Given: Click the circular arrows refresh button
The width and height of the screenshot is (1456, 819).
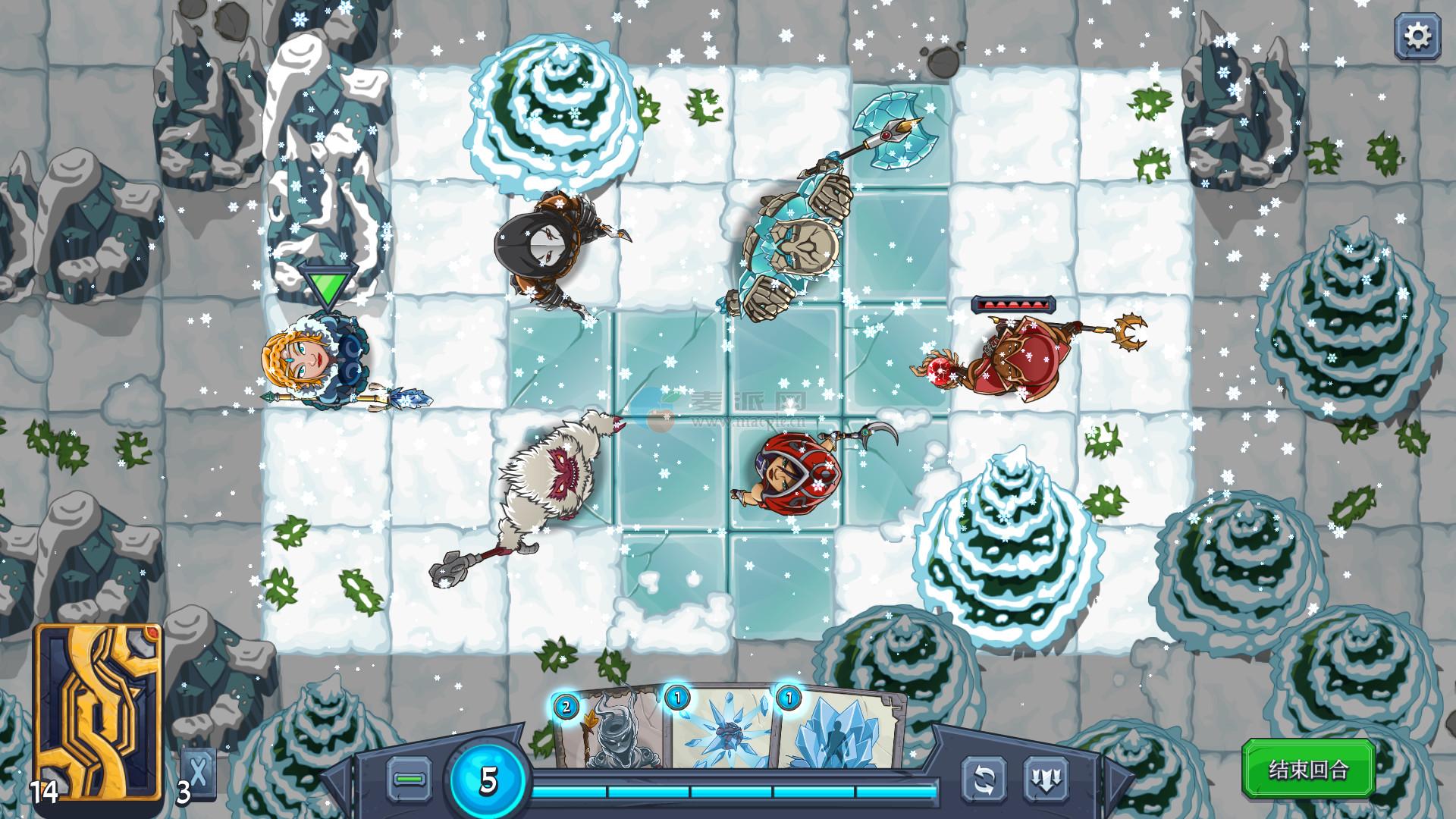Looking at the screenshot, I should coord(984,779).
